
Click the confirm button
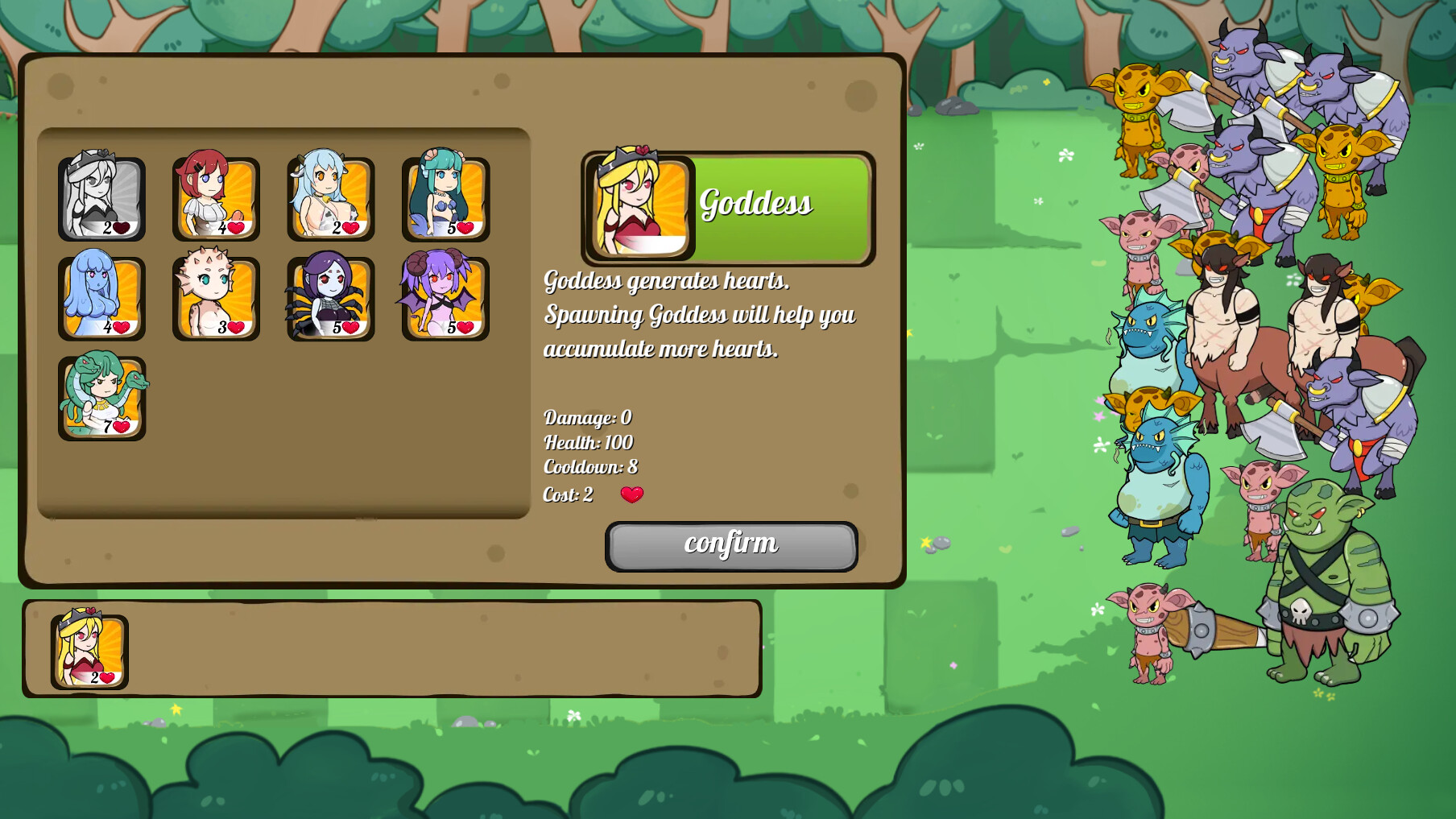730,544
